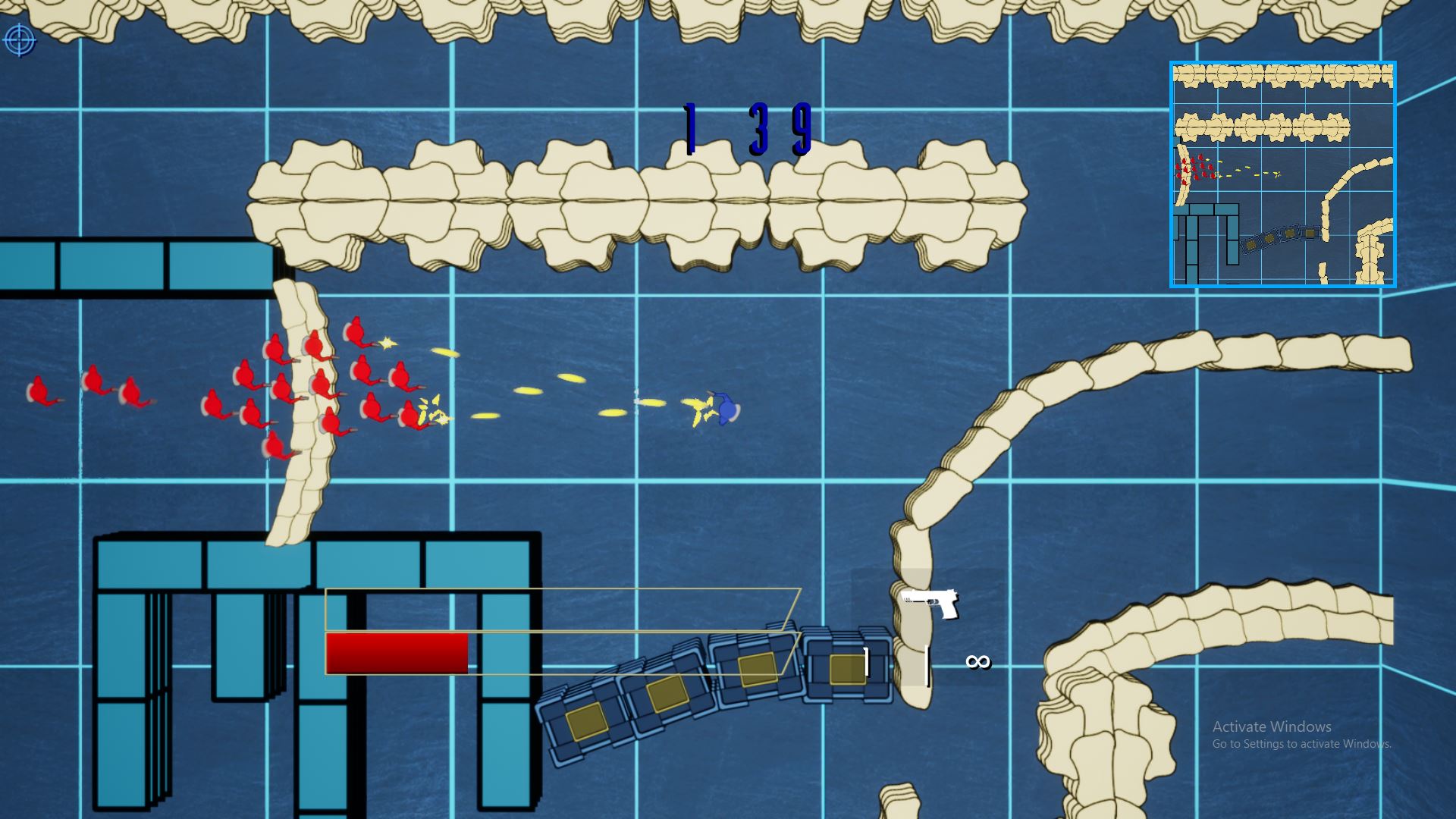Image resolution: width=1456 pixels, height=819 pixels.
Task: Click the Activate Windows watermark text
Action: pos(1272,726)
